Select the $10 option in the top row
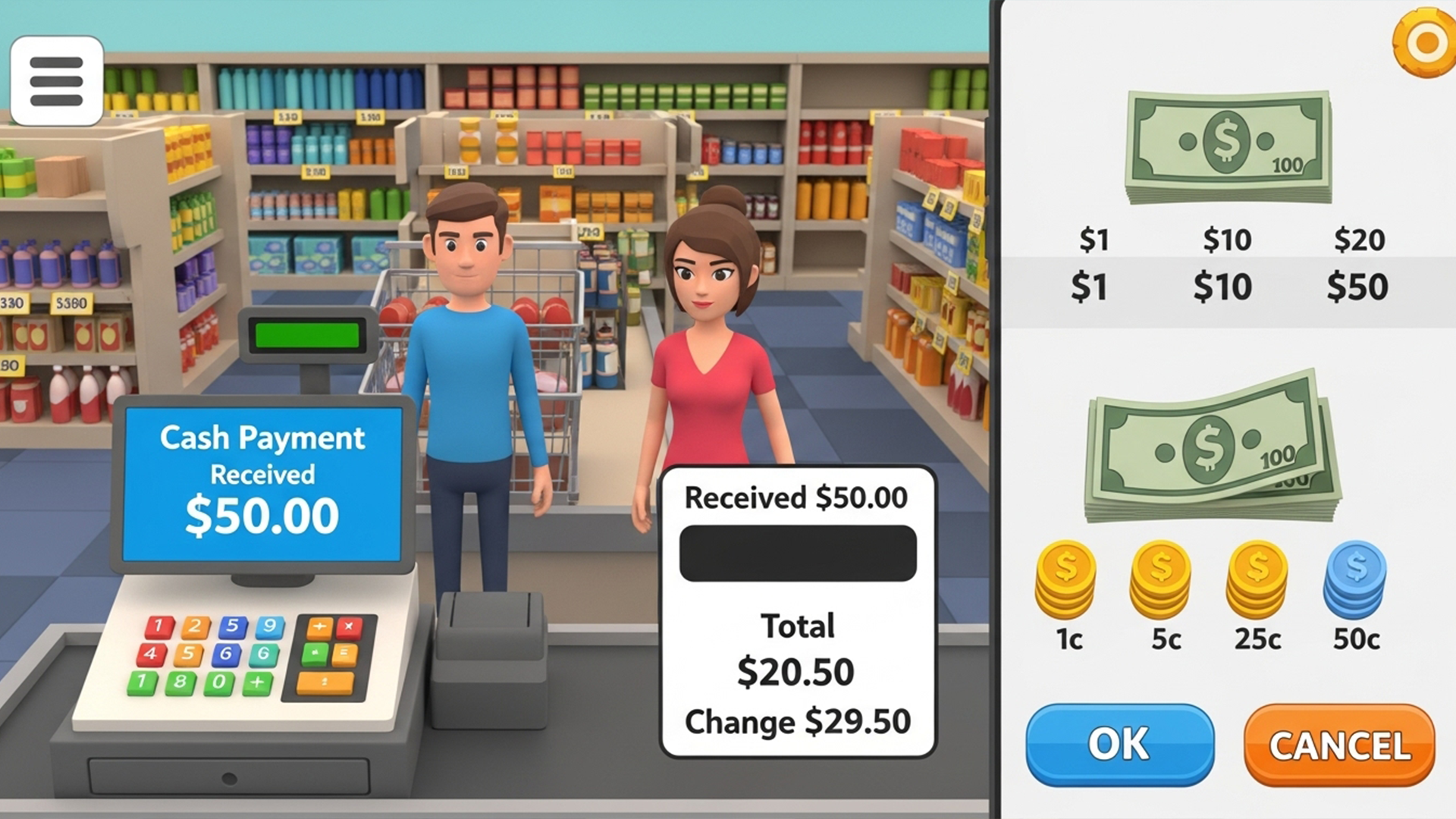1456x819 pixels. (1226, 240)
